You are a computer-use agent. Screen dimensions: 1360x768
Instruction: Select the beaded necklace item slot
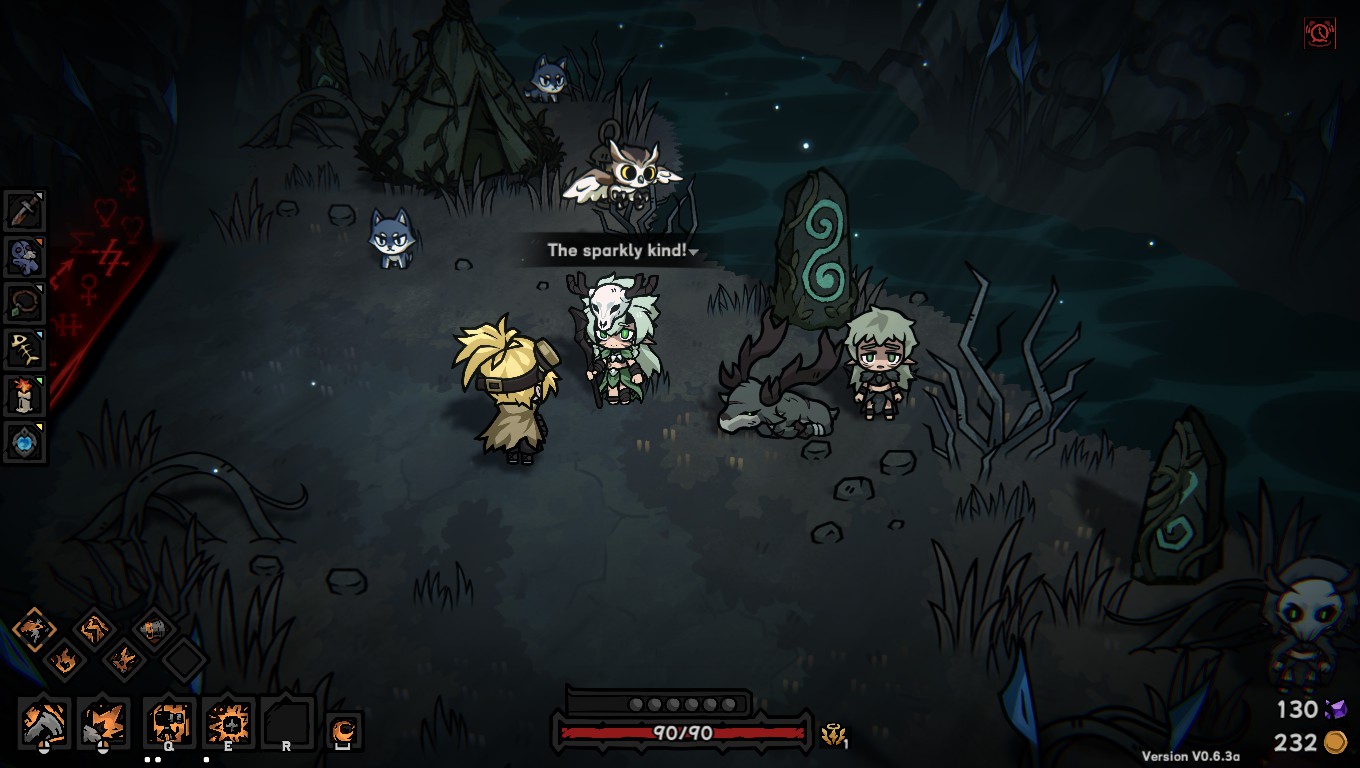click(x=25, y=303)
